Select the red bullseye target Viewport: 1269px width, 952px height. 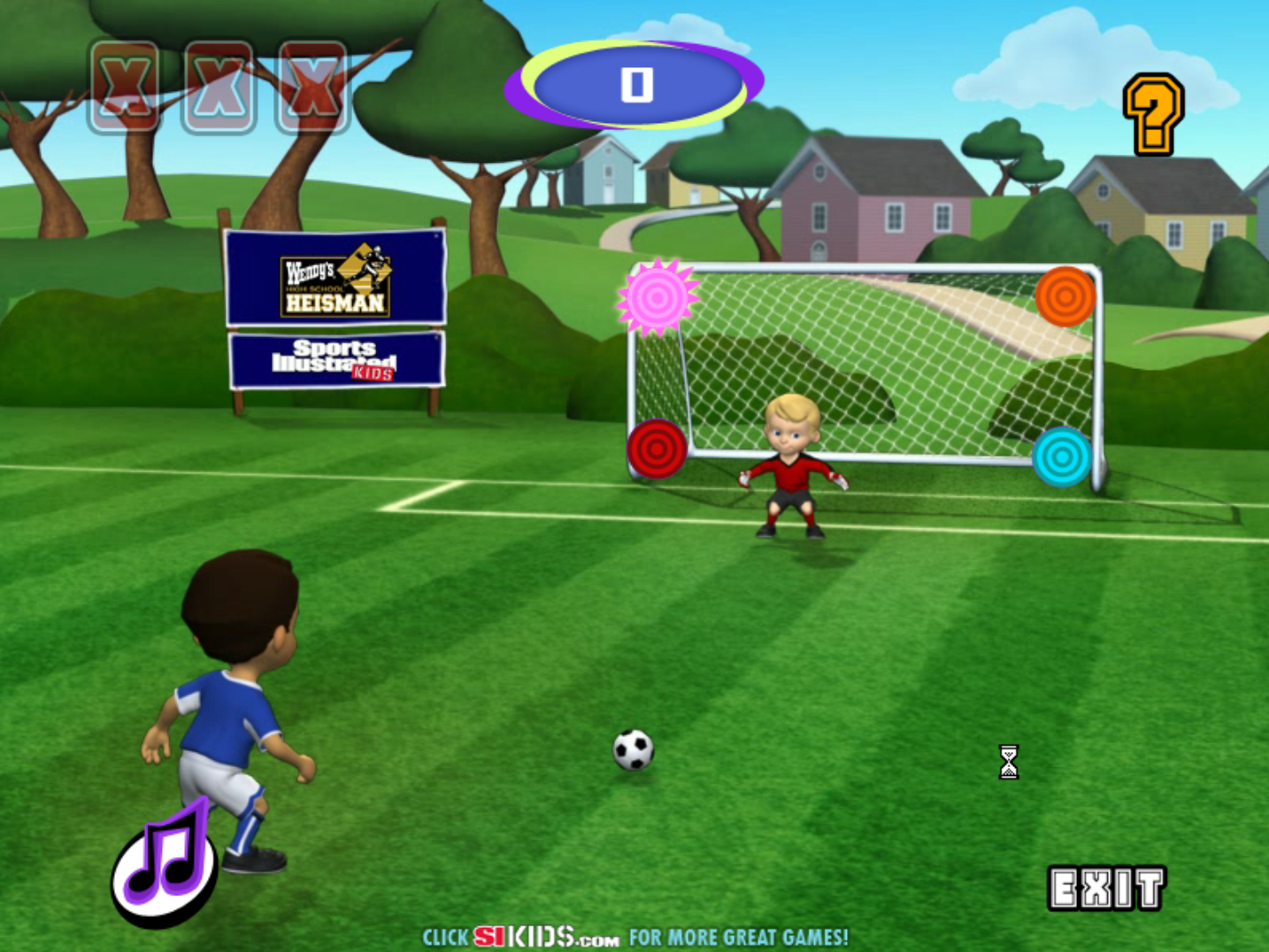coord(656,447)
